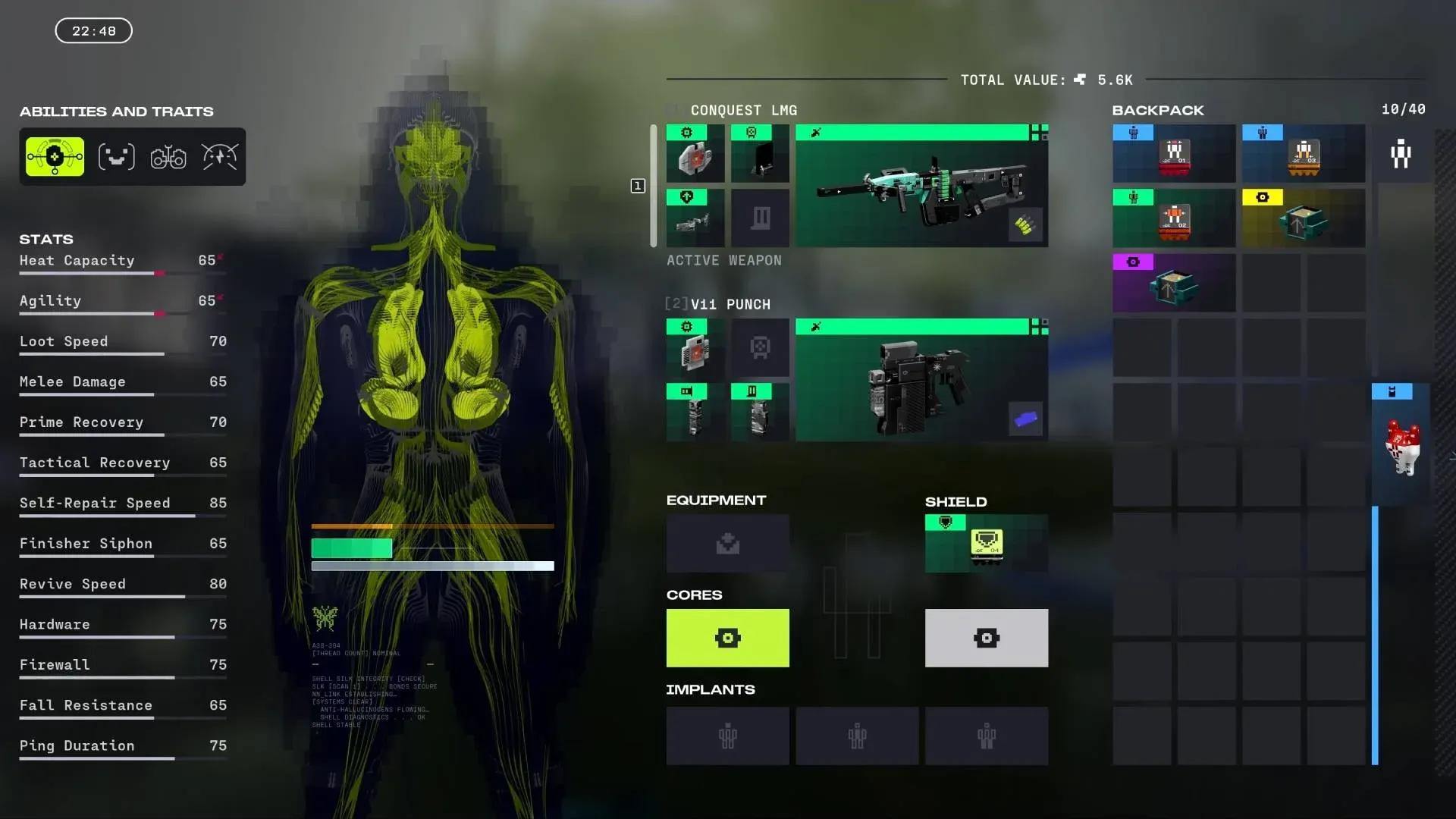Click the white secondary core slot
This screenshot has width=1456, height=819.
pyautogui.click(x=986, y=638)
